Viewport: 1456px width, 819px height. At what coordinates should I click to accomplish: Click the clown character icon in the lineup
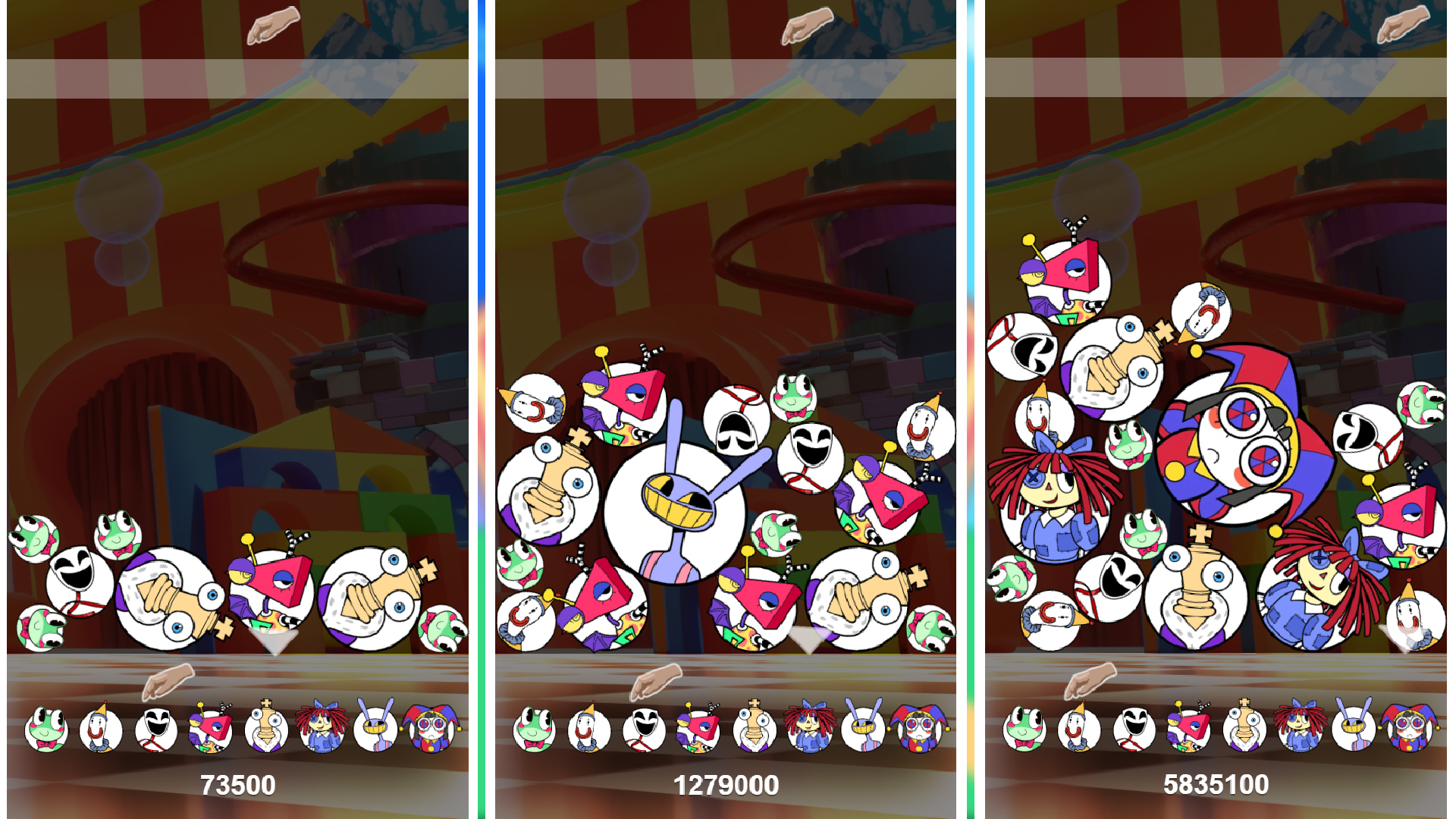point(102,730)
